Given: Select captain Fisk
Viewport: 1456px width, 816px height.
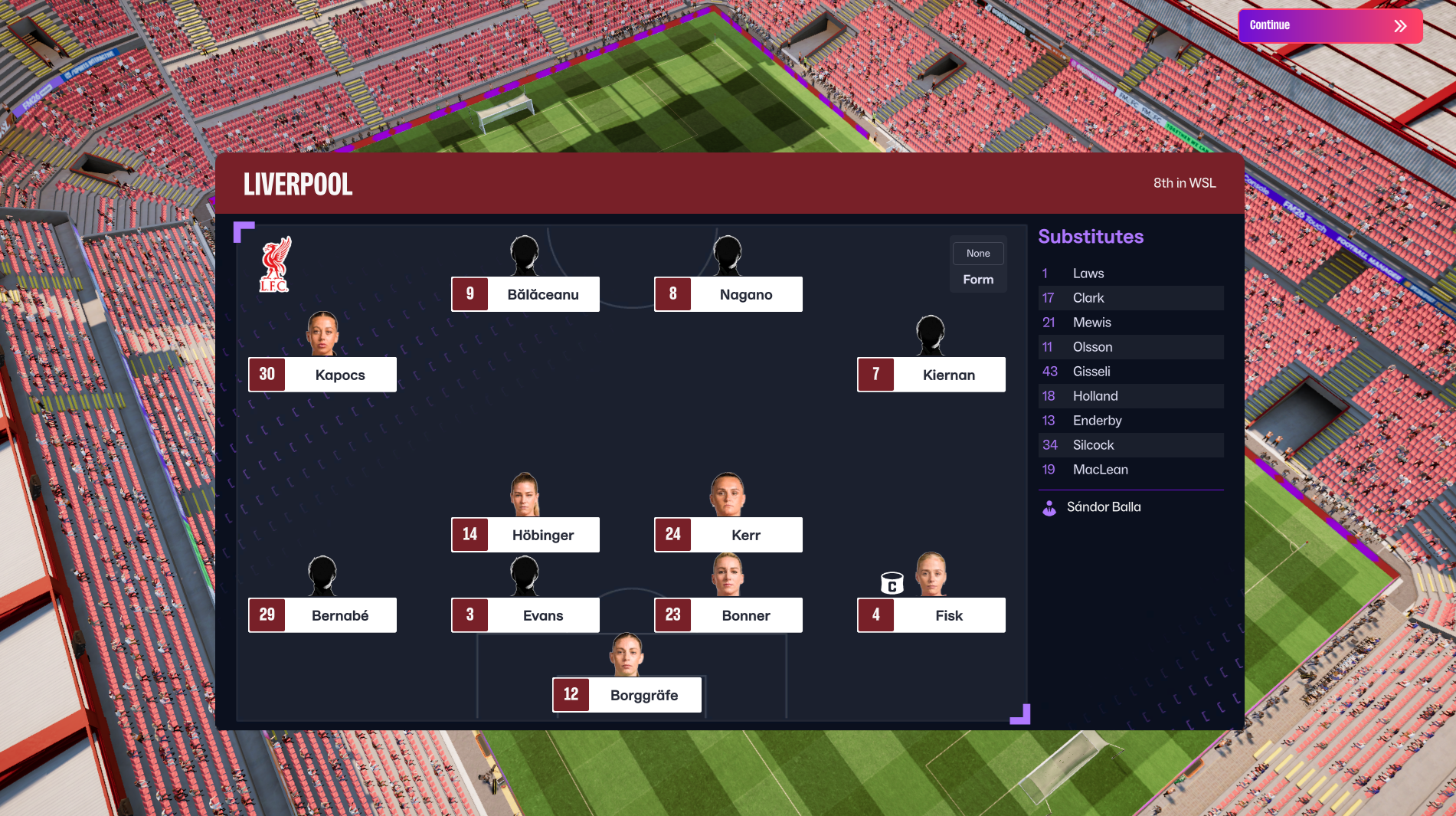Looking at the screenshot, I should (x=931, y=615).
